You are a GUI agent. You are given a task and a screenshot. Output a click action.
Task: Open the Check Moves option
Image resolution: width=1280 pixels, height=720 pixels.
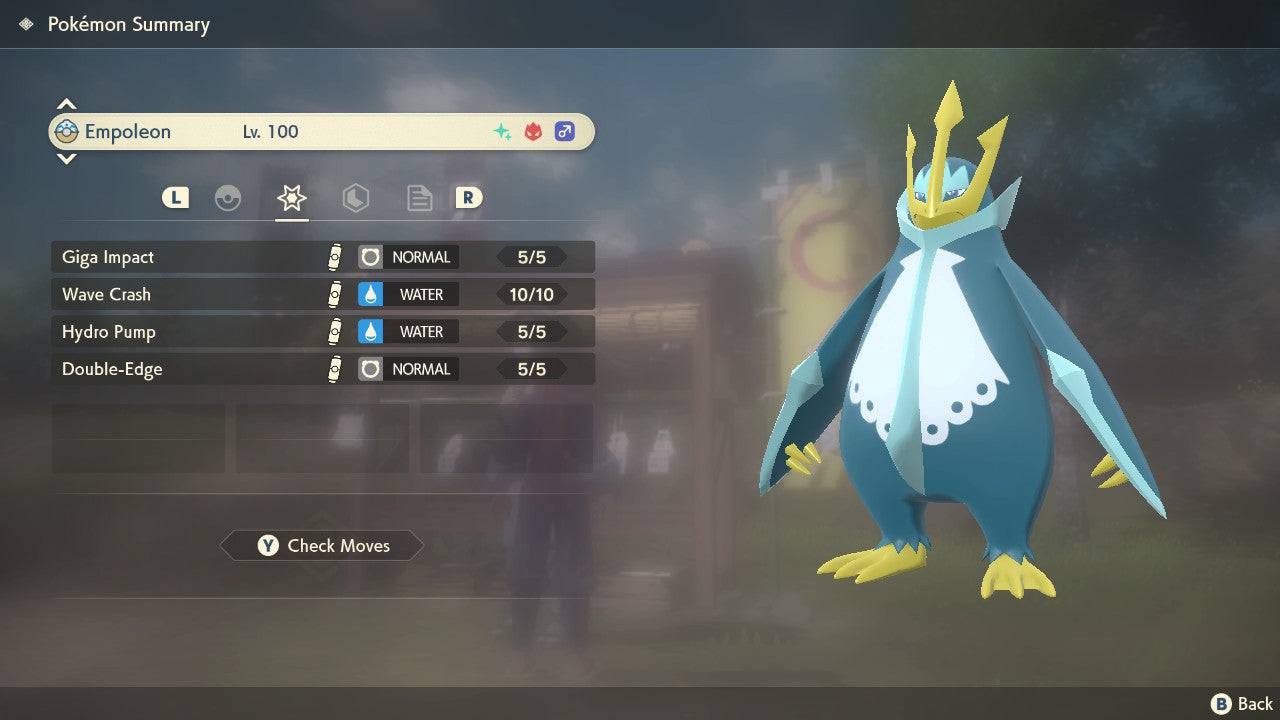(322, 546)
